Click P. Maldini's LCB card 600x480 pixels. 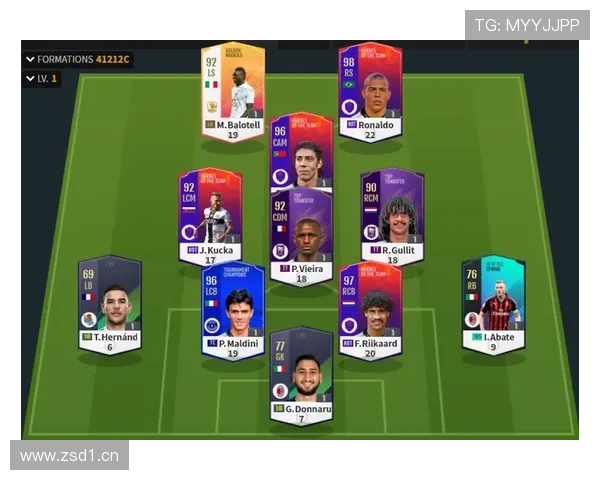click(233, 309)
